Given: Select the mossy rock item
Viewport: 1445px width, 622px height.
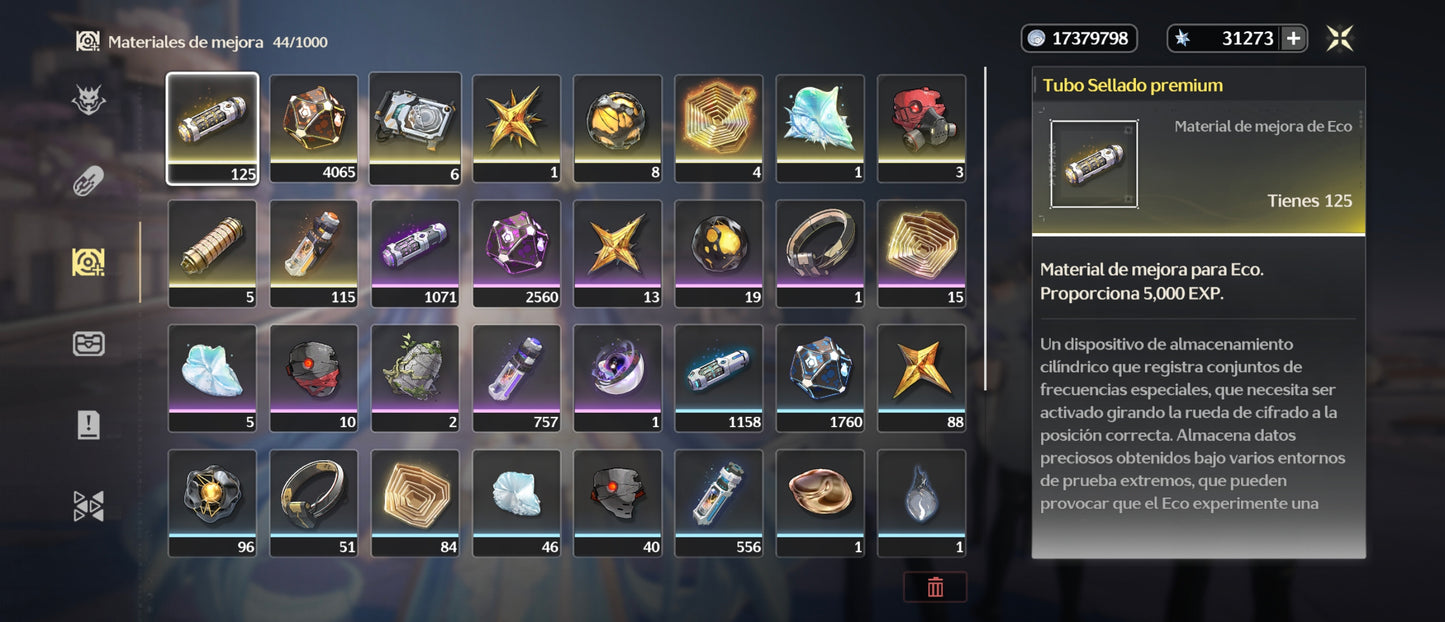Looking at the screenshot, I should pyautogui.click(x=415, y=378).
